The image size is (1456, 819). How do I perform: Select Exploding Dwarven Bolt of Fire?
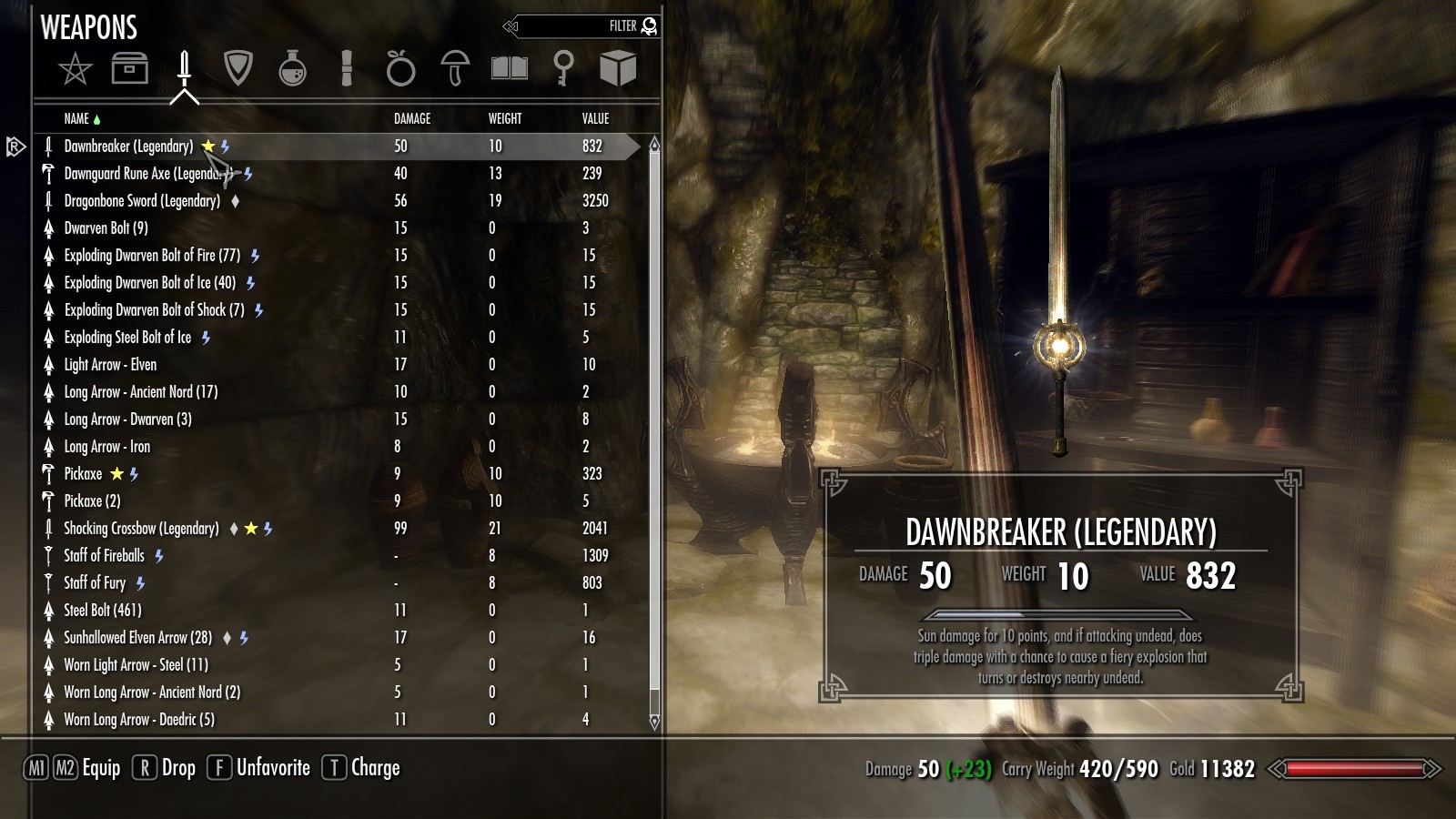(x=152, y=256)
